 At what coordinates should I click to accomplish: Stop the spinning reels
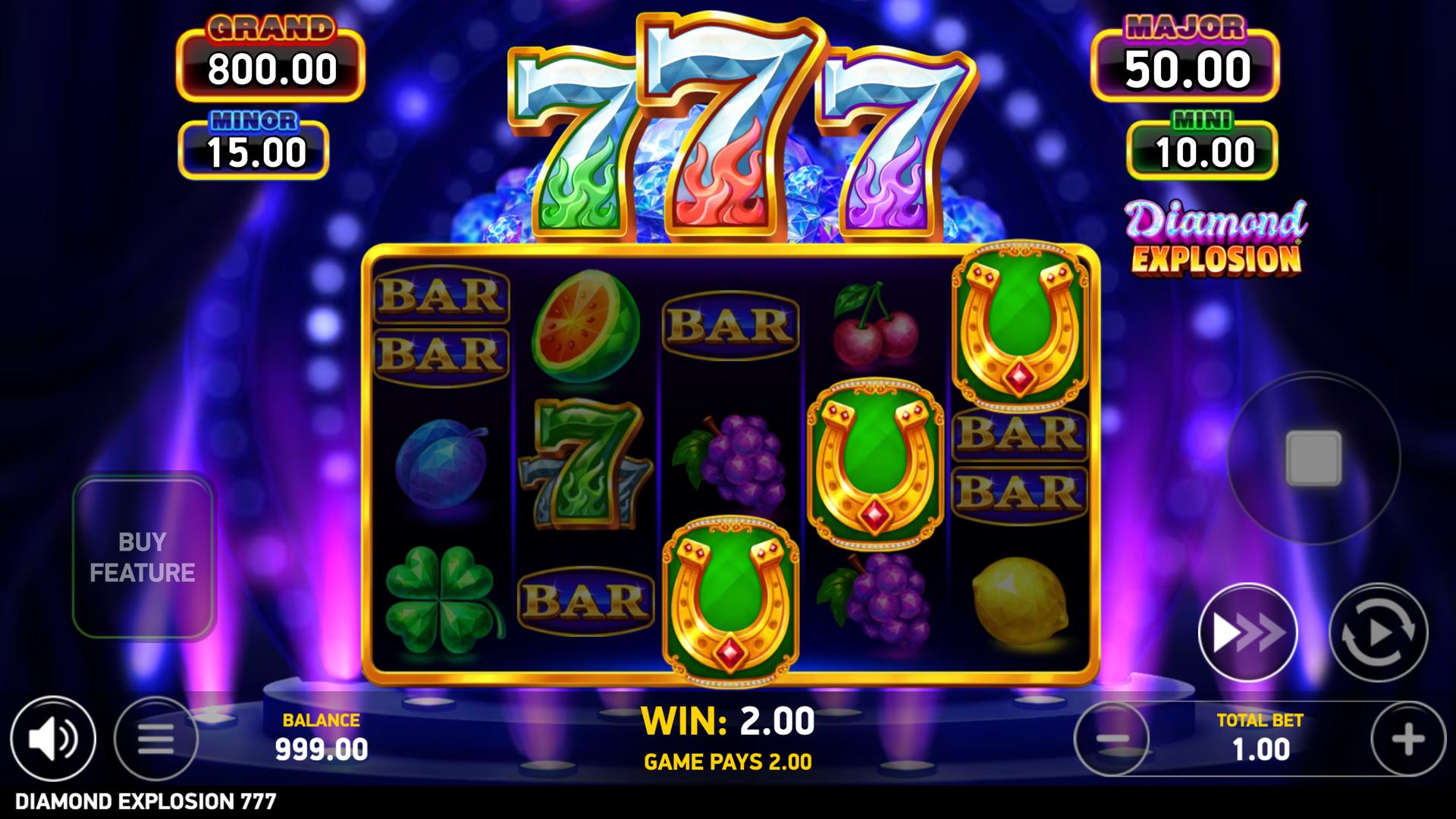1313,458
